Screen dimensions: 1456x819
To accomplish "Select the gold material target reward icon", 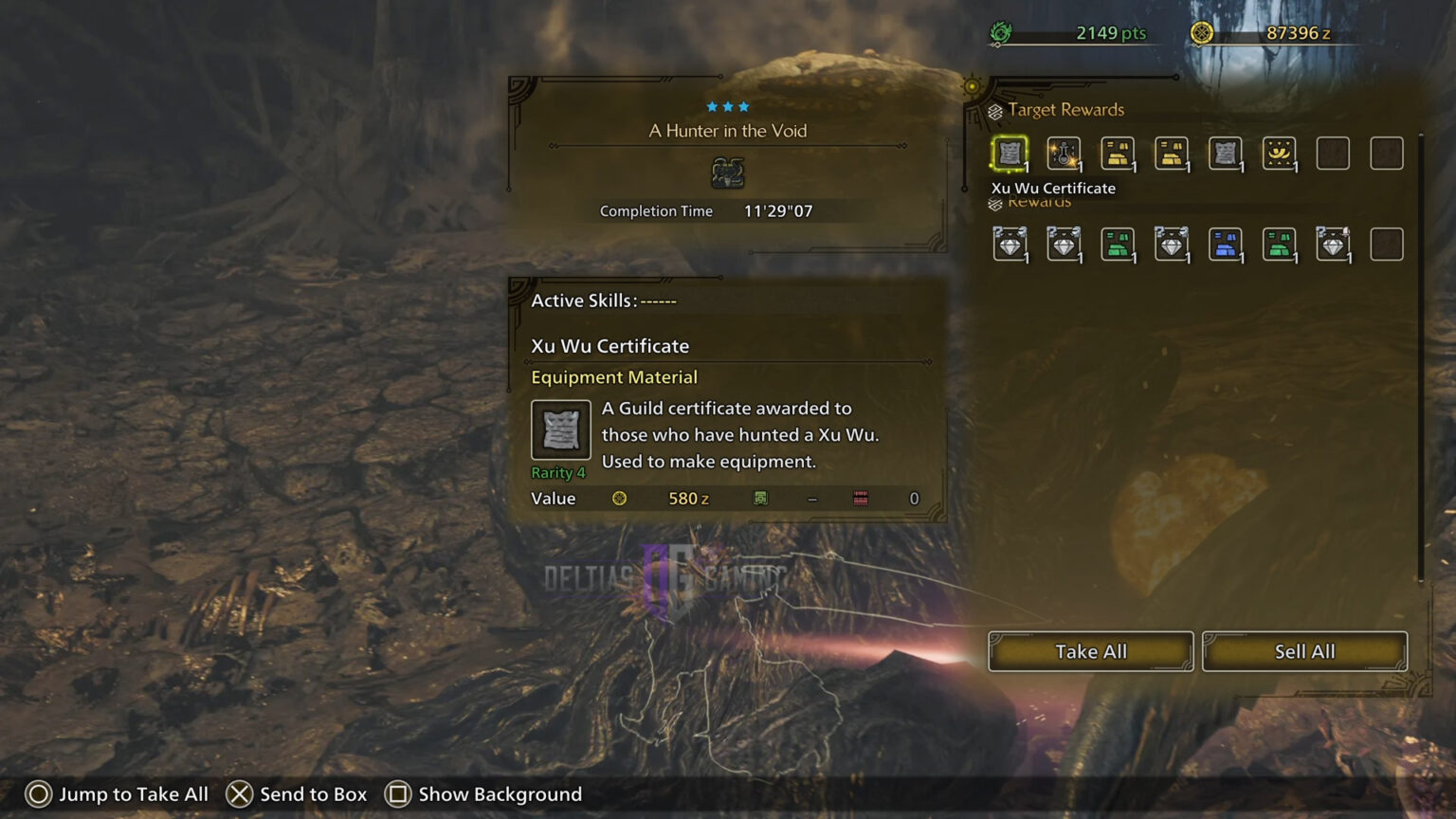I will click(x=1118, y=154).
